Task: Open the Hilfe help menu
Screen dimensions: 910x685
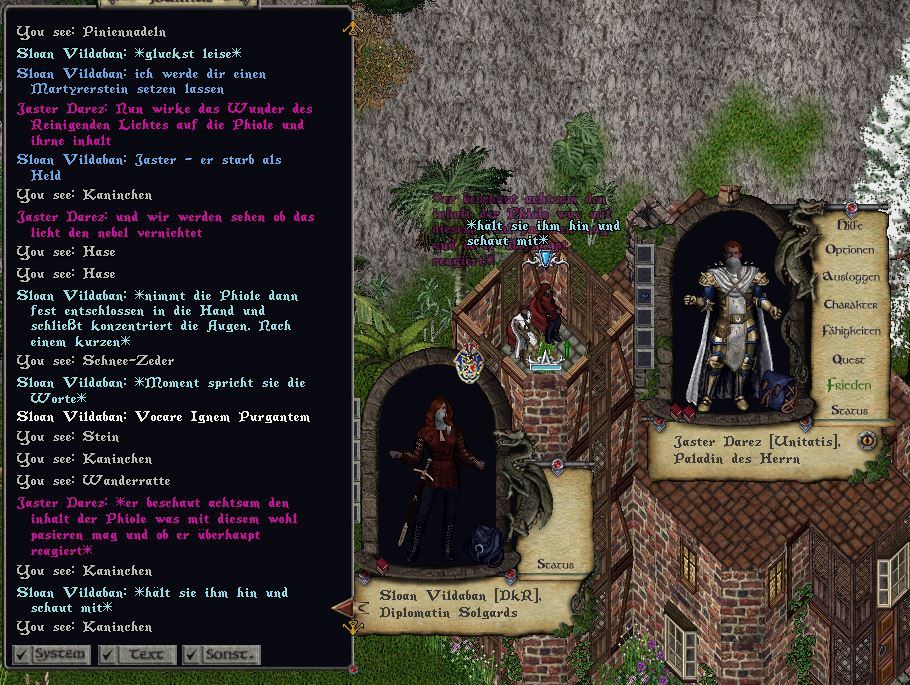Action: 850,225
